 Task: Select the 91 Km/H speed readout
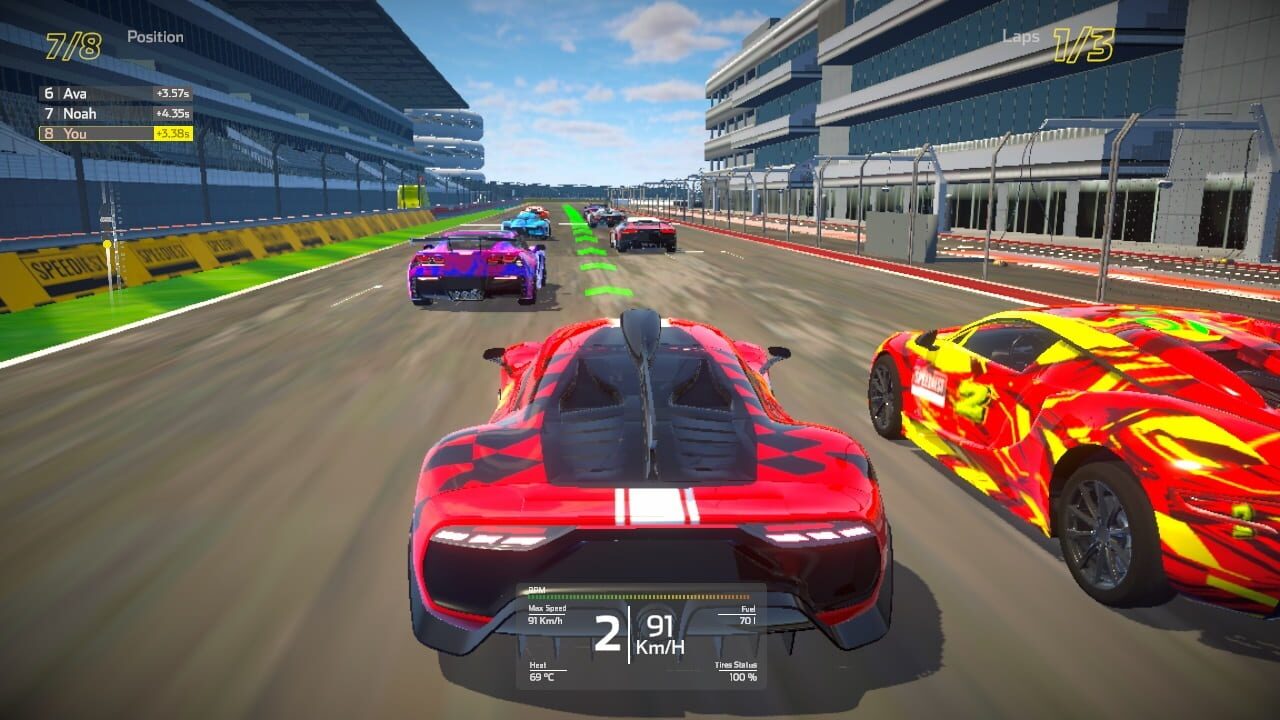pyautogui.click(x=660, y=632)
